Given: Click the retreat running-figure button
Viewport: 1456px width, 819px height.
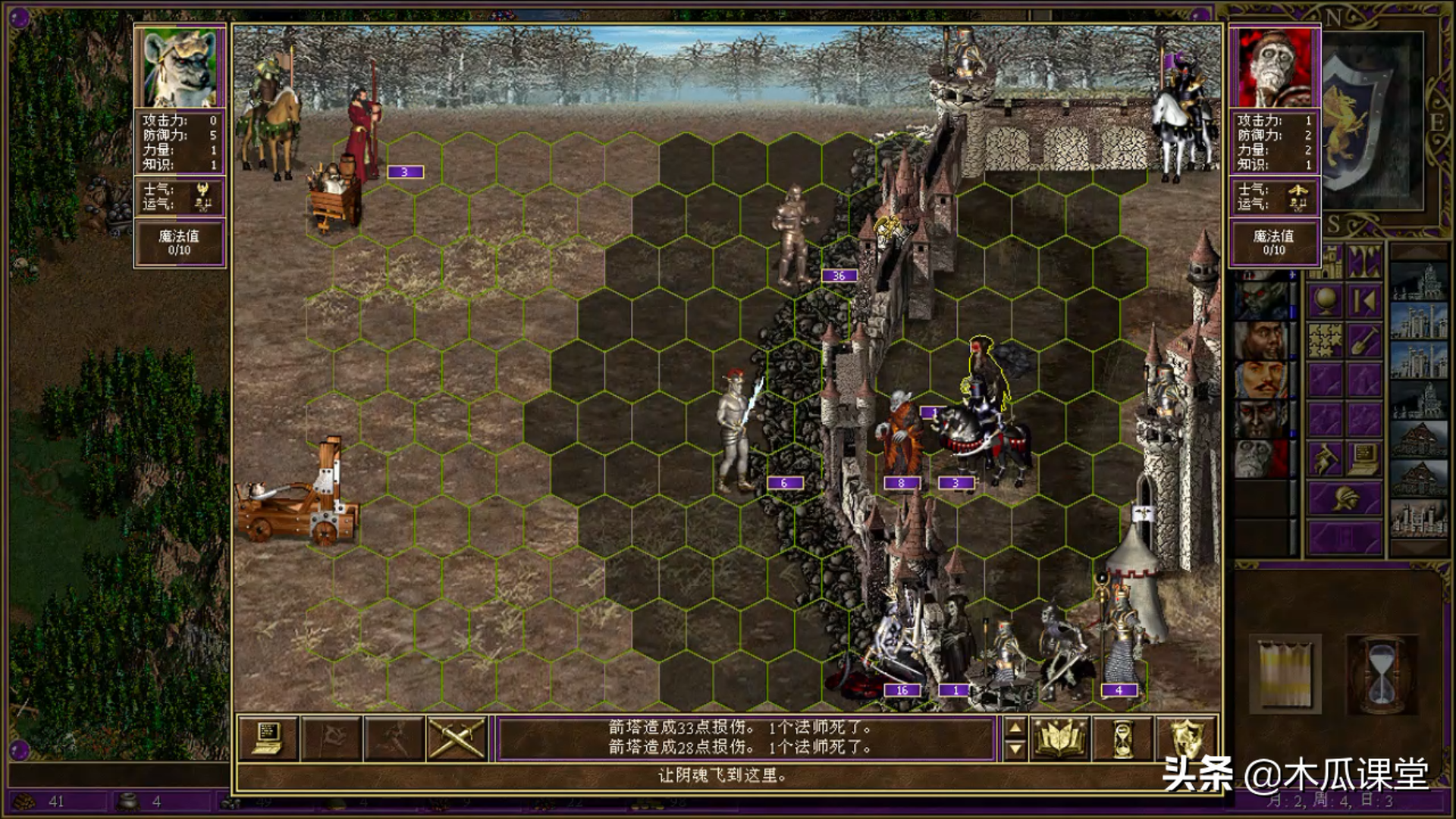Looking at the screenshot, I should pyautogui.click(x=394, y=738).
